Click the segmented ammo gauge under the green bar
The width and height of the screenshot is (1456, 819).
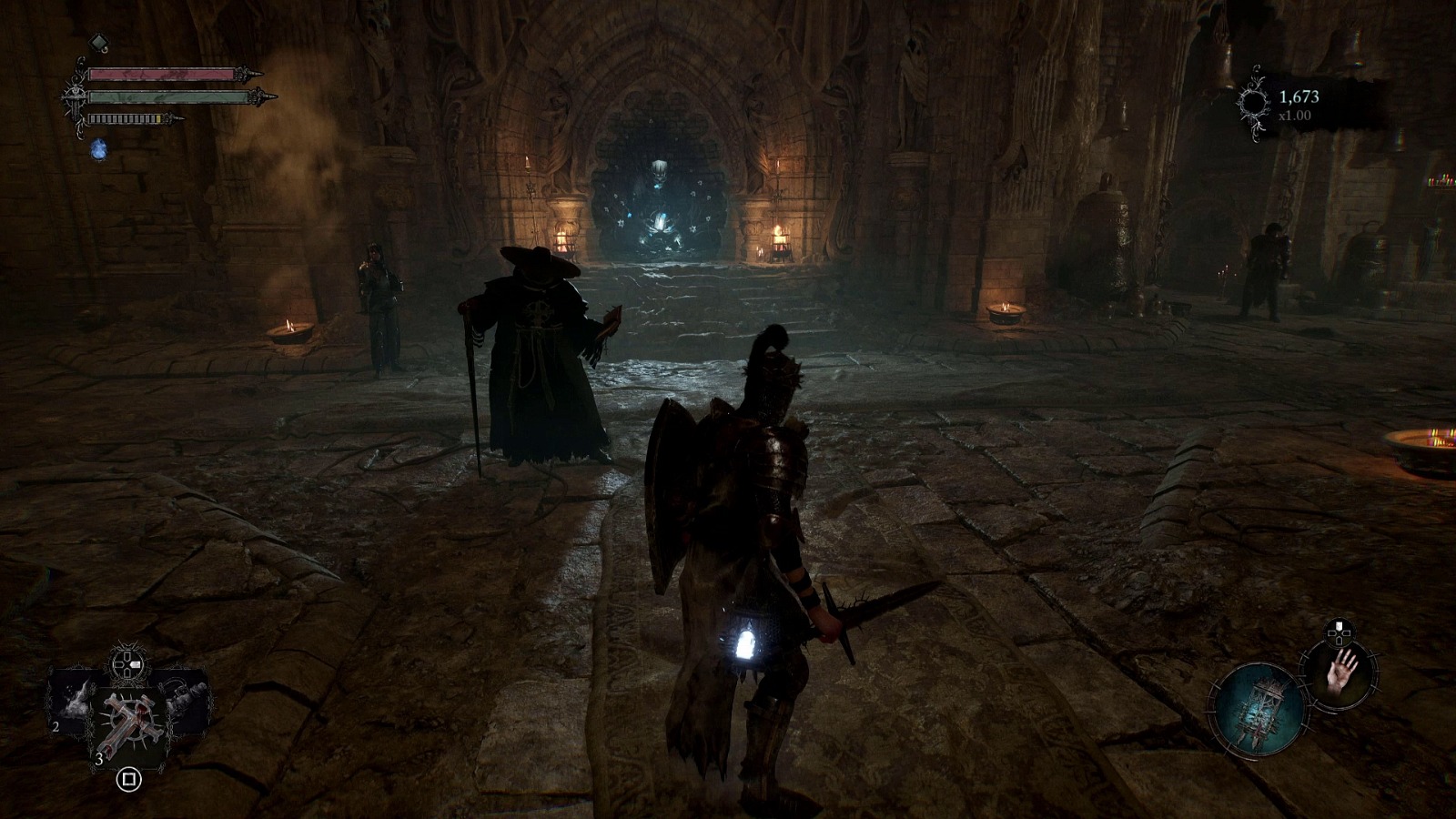[x=126, y=118]
